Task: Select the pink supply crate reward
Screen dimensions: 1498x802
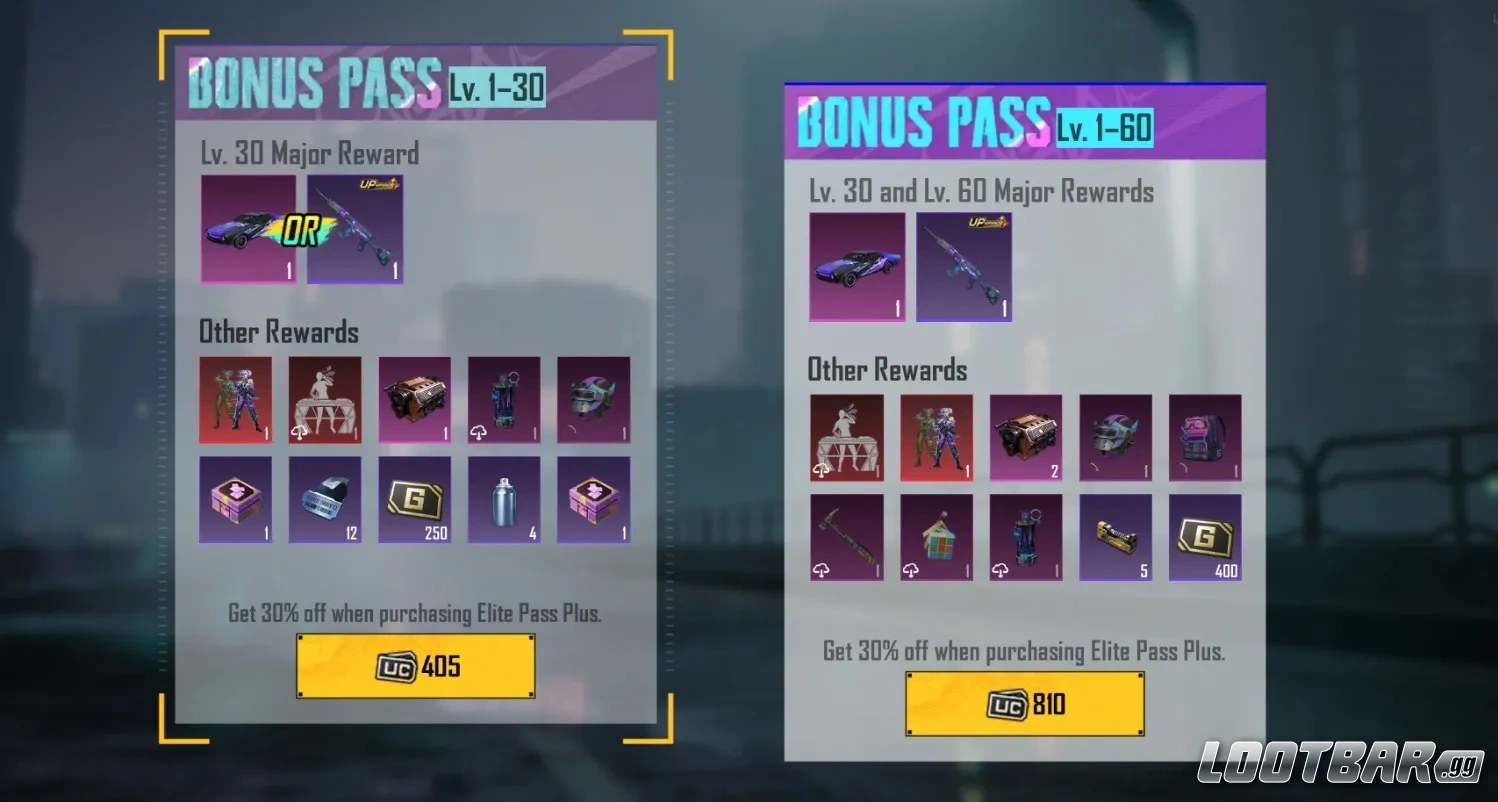Action: pyautogui.click(x=236, y=500)
